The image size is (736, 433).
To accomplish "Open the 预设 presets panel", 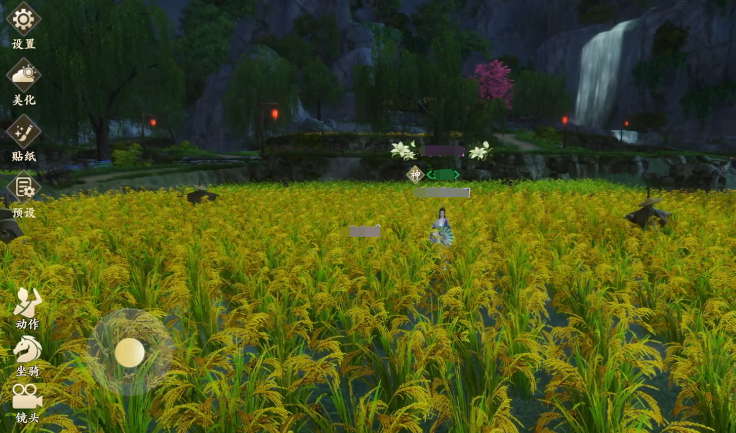I will (x=23, y=188).
